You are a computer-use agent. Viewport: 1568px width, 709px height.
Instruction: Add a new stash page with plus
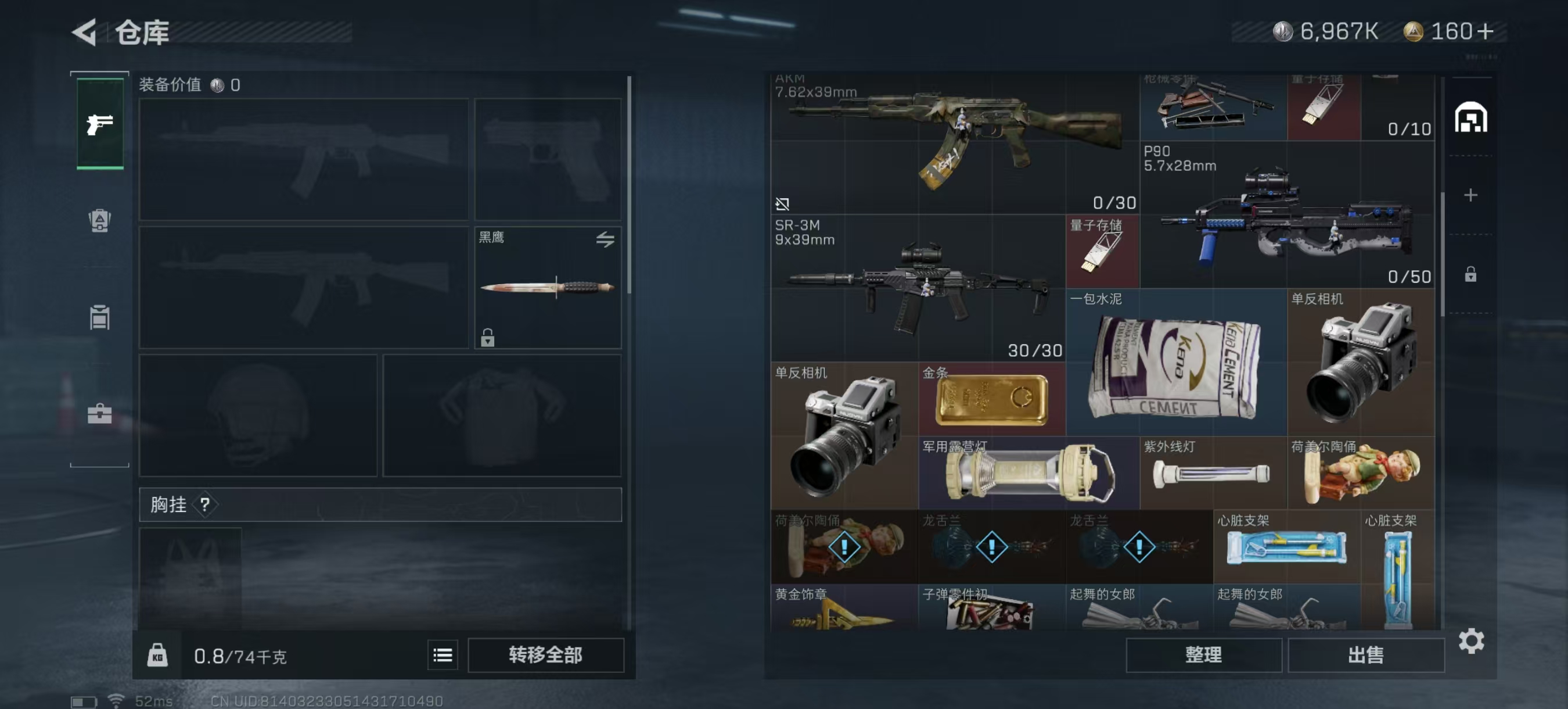tap(1470, 195)
